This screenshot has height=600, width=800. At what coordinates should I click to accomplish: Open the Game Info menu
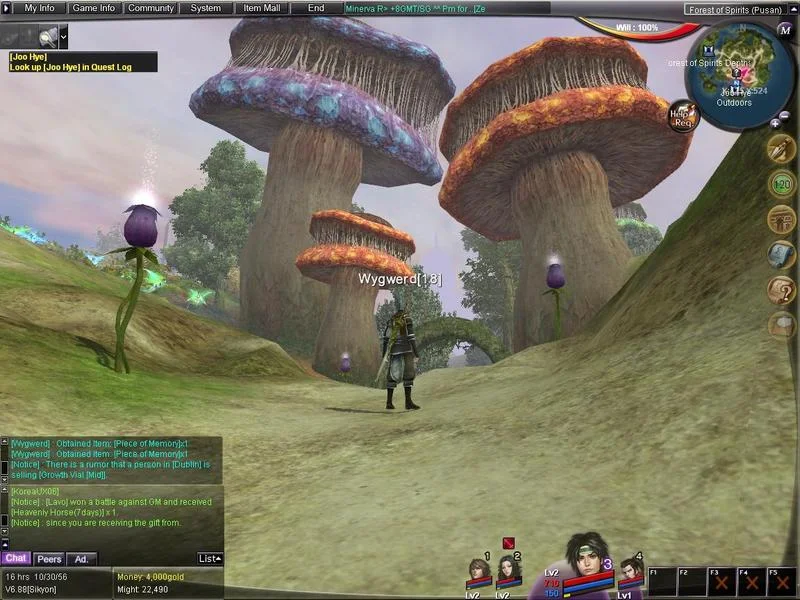pyautogui.click(x=94, y=8)
